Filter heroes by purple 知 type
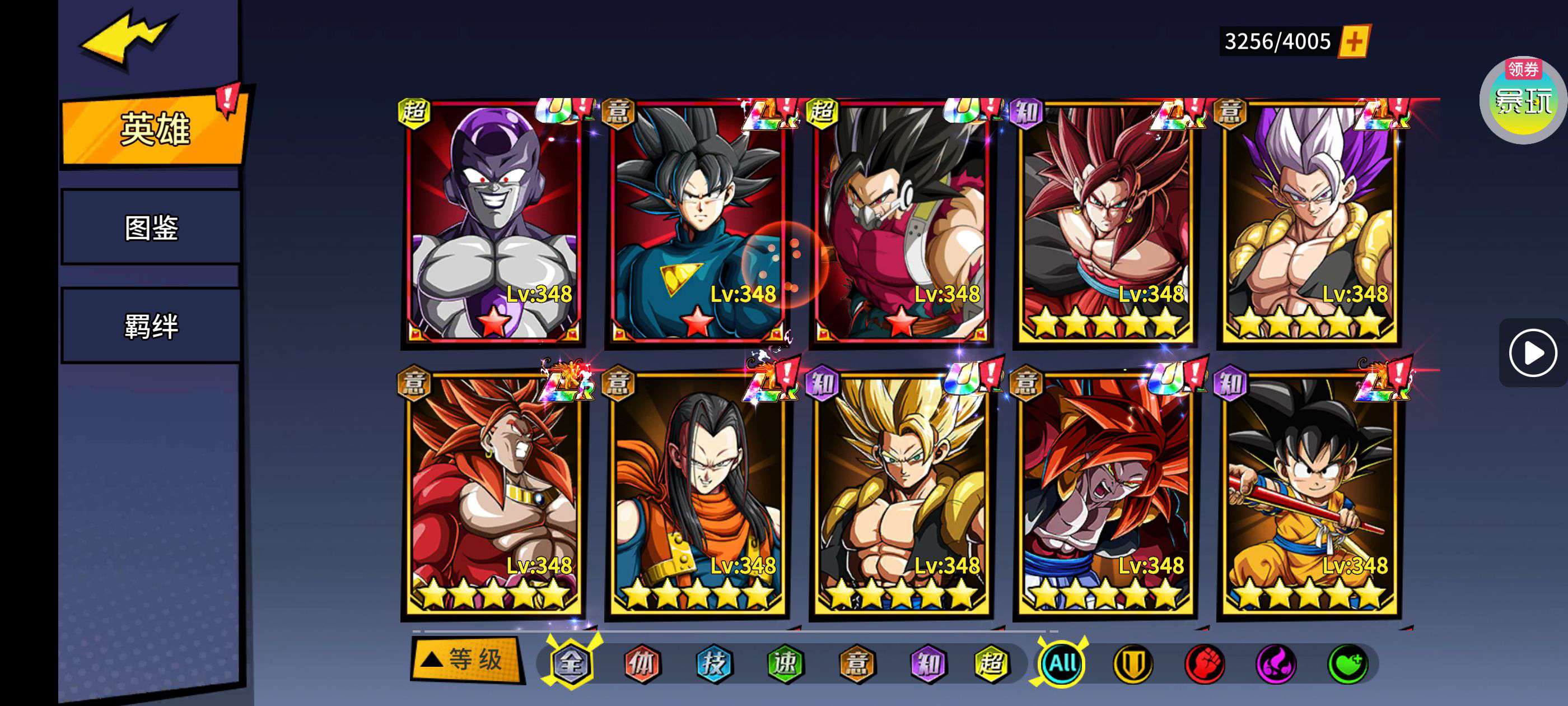Viewport: 1568px width, 706px height. click(x=928, y=663)
